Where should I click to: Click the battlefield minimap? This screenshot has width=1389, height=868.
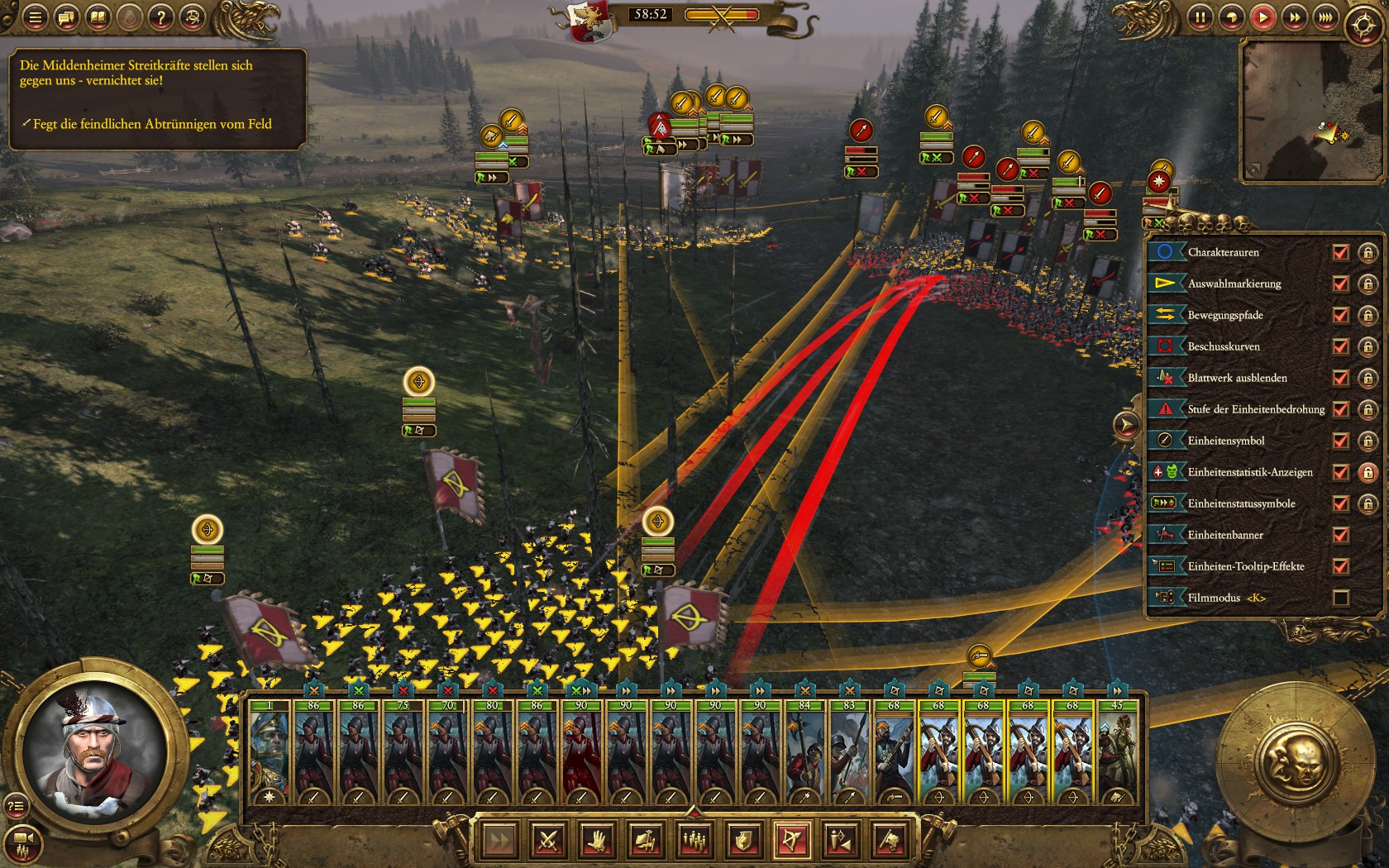(1310, 112)
